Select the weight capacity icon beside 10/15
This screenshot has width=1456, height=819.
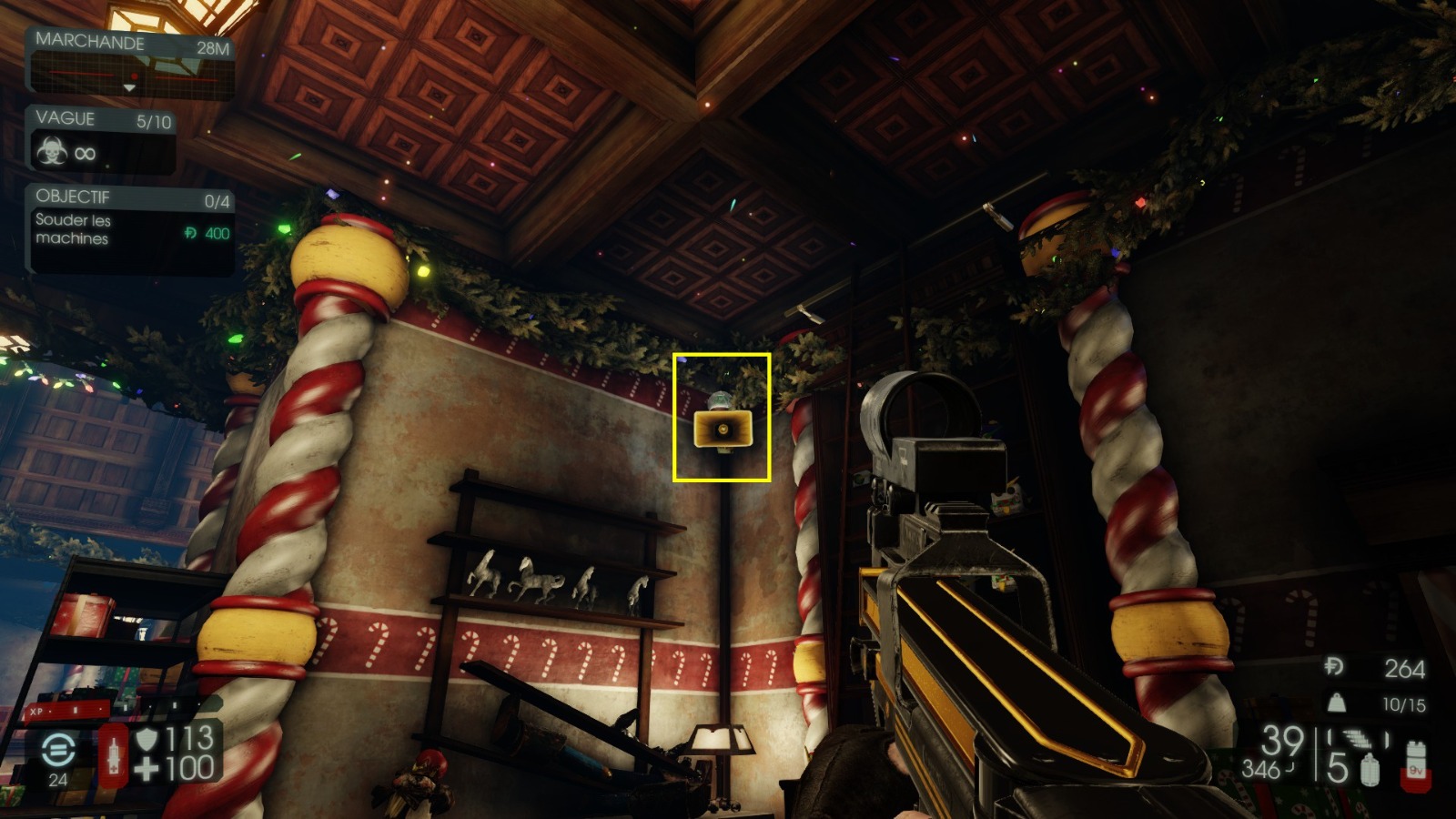(1336, 703)
